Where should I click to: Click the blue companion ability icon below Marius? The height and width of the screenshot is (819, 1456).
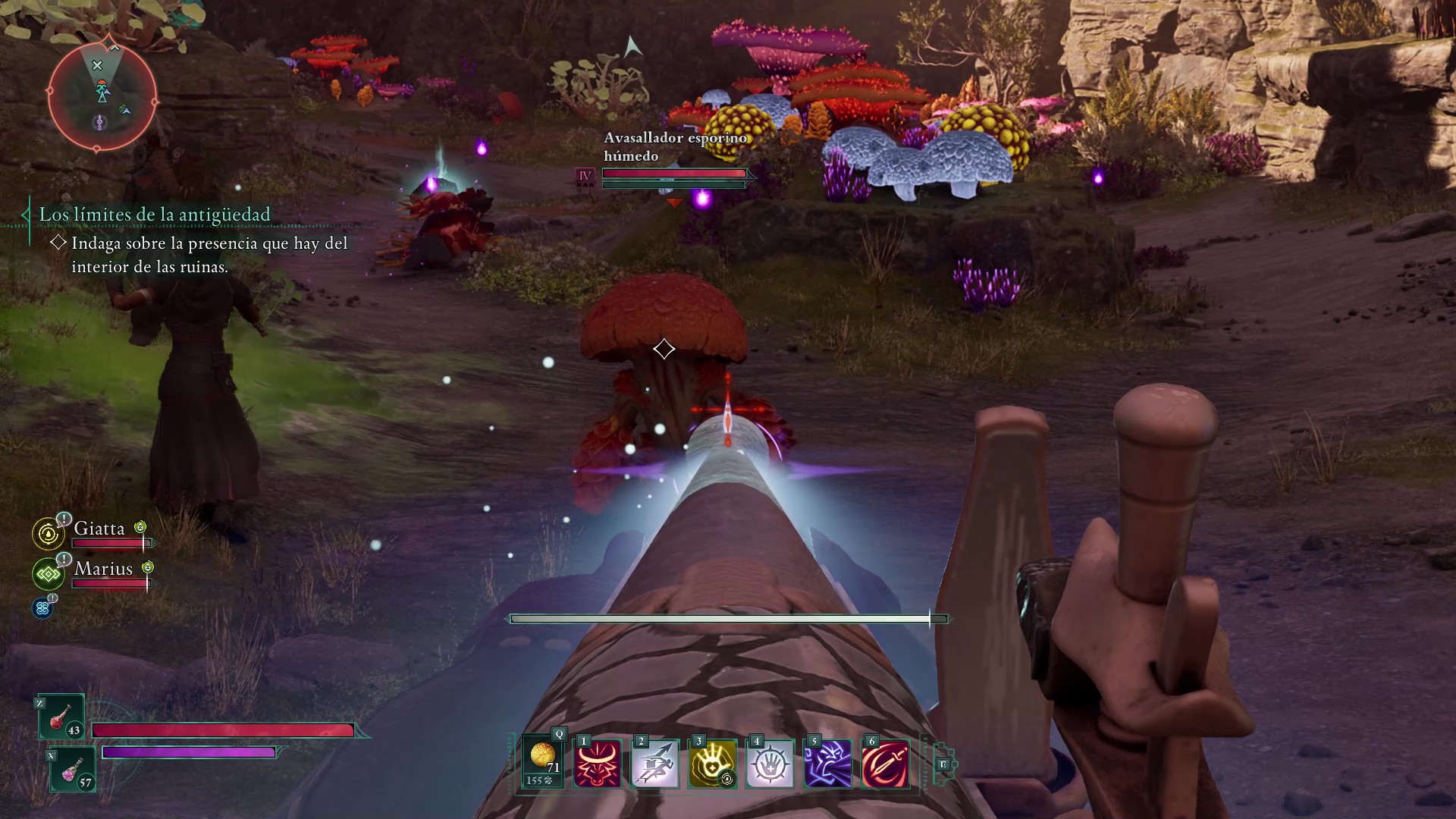pyautogui.click(x=42, y=607)
